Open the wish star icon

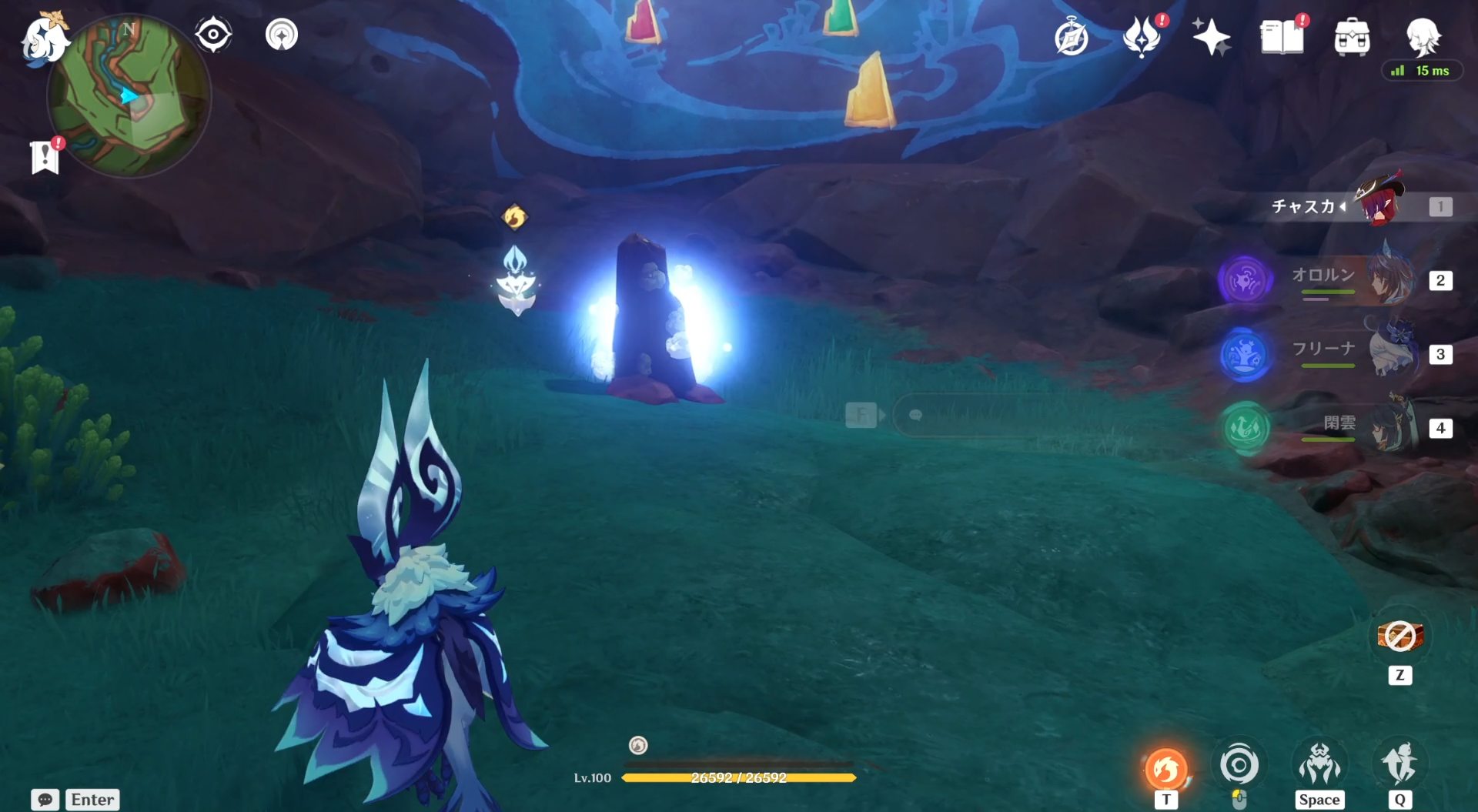pyautogui.click(x=1211, y=37)
